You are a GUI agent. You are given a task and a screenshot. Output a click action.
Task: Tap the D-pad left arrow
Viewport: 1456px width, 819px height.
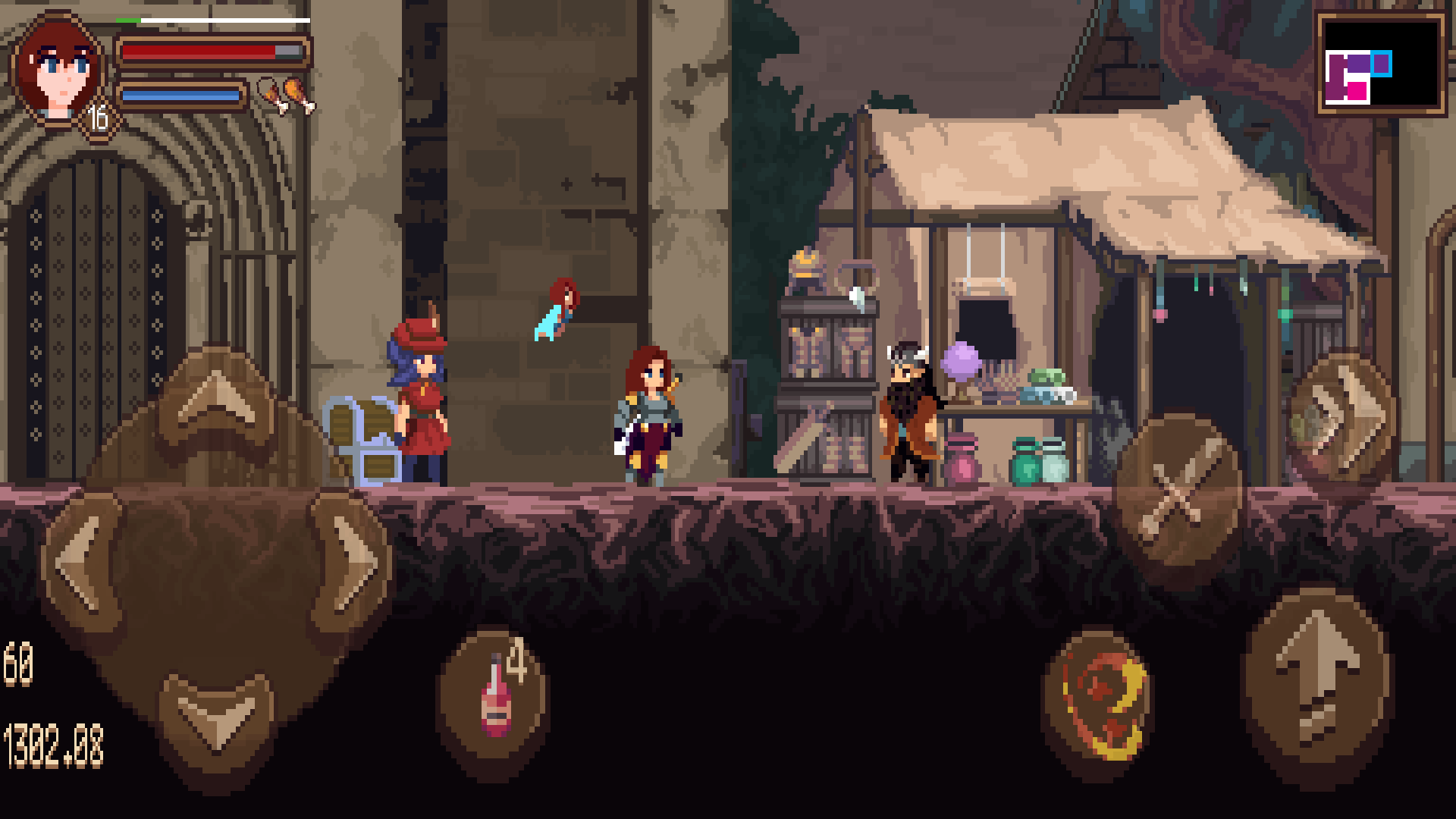(81, 562)
